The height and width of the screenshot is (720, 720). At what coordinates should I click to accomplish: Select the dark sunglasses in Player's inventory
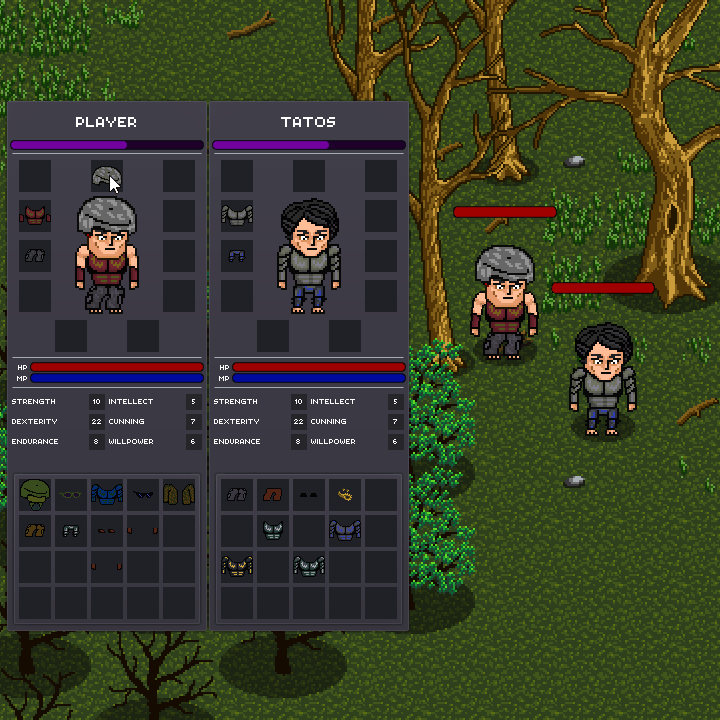pyautogui.click(x=143, y=494)
